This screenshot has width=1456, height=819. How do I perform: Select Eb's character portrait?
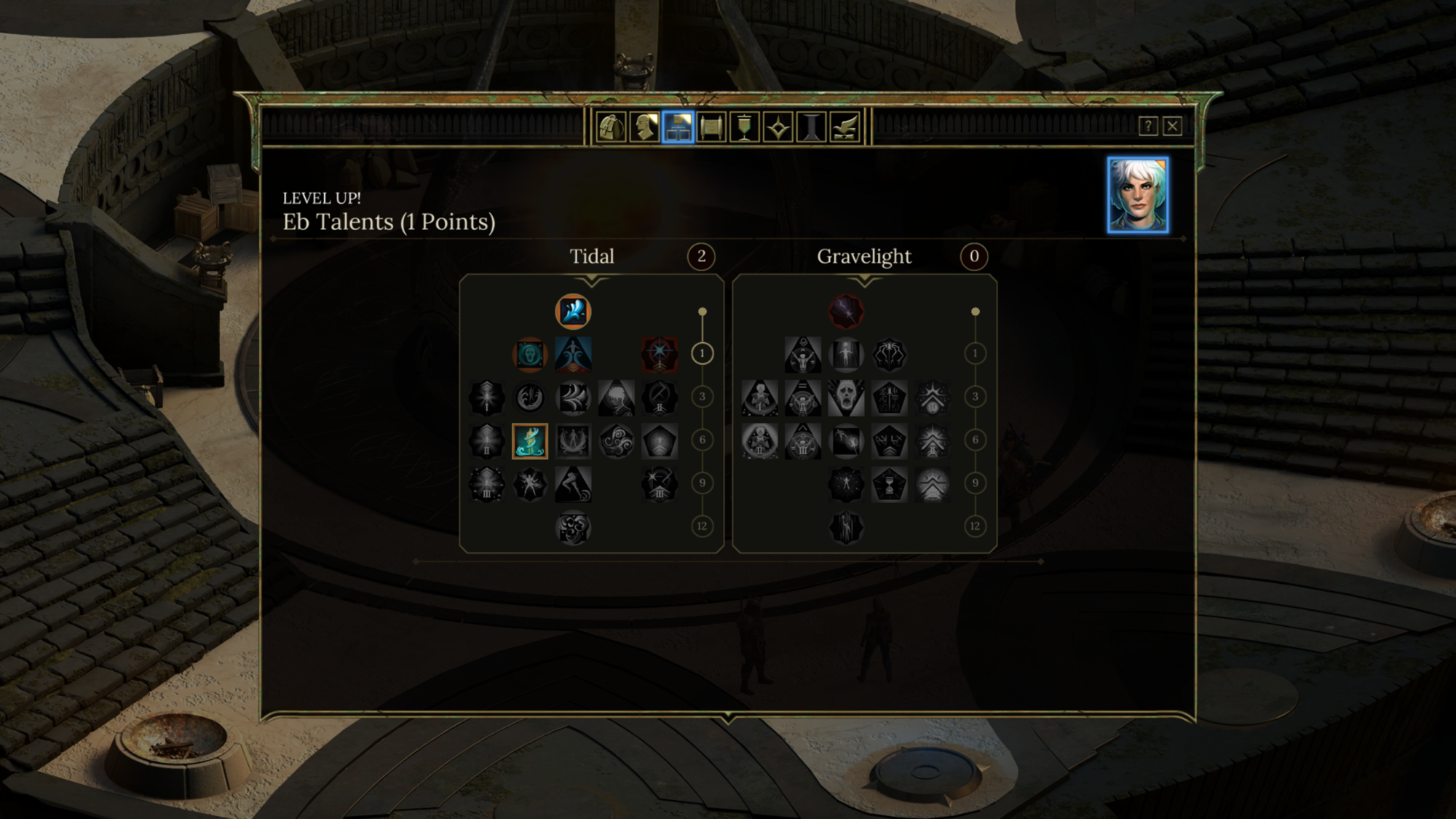1138,195
